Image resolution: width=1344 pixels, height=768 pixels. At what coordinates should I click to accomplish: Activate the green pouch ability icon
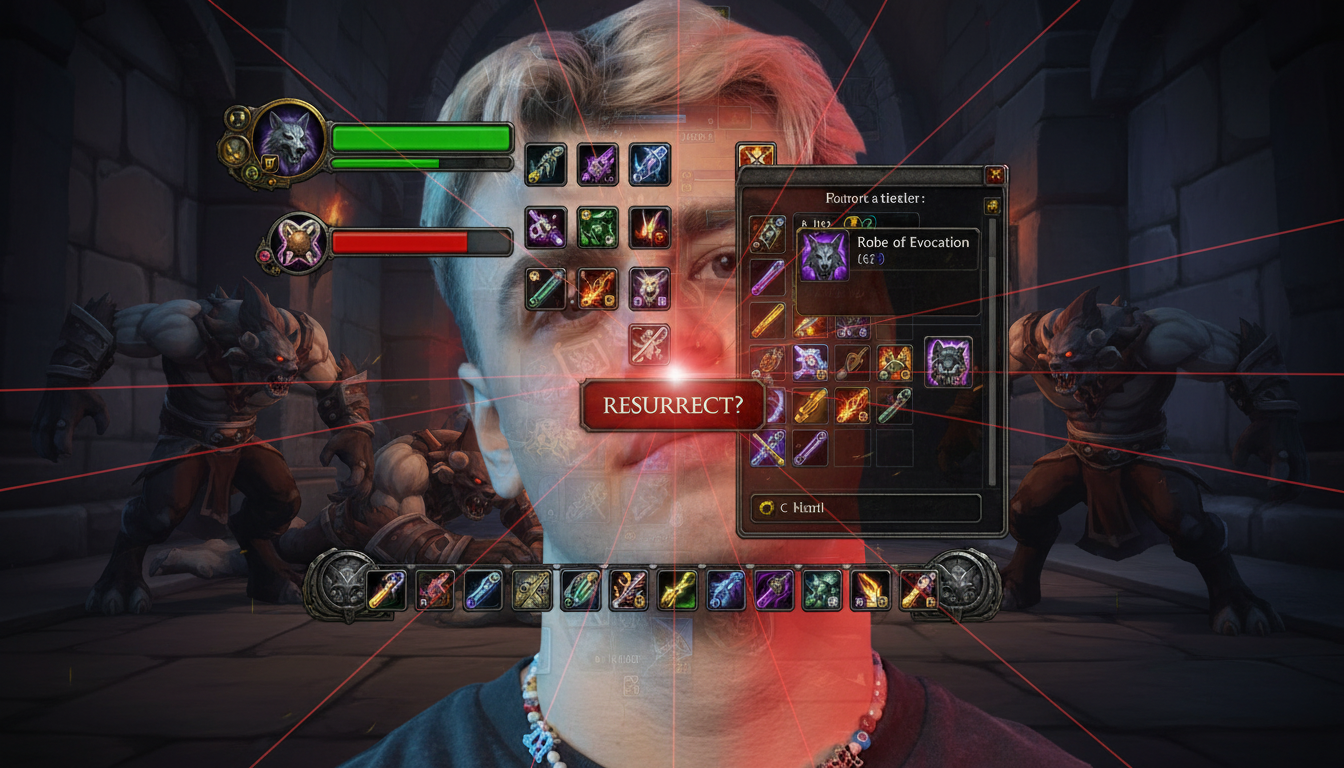pyautogui.click(x=598, y=228)
